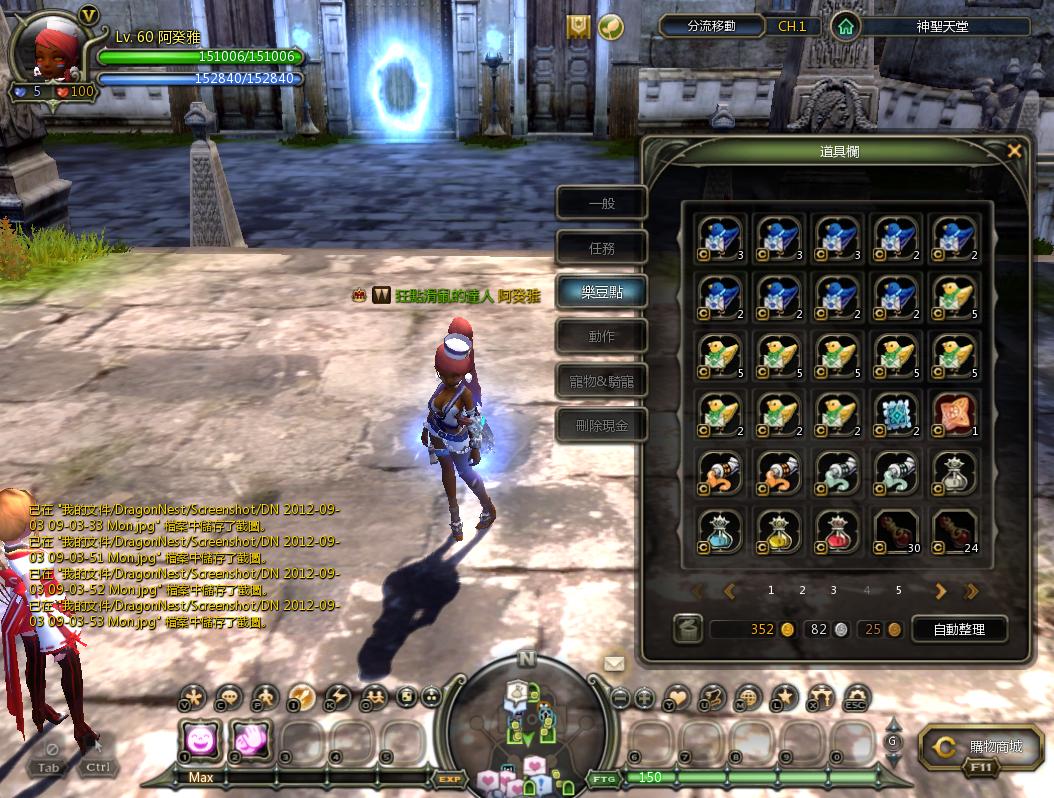1054x798 pixels.
Task: Click 分流移動 channel move button
Action: (711, 26)
